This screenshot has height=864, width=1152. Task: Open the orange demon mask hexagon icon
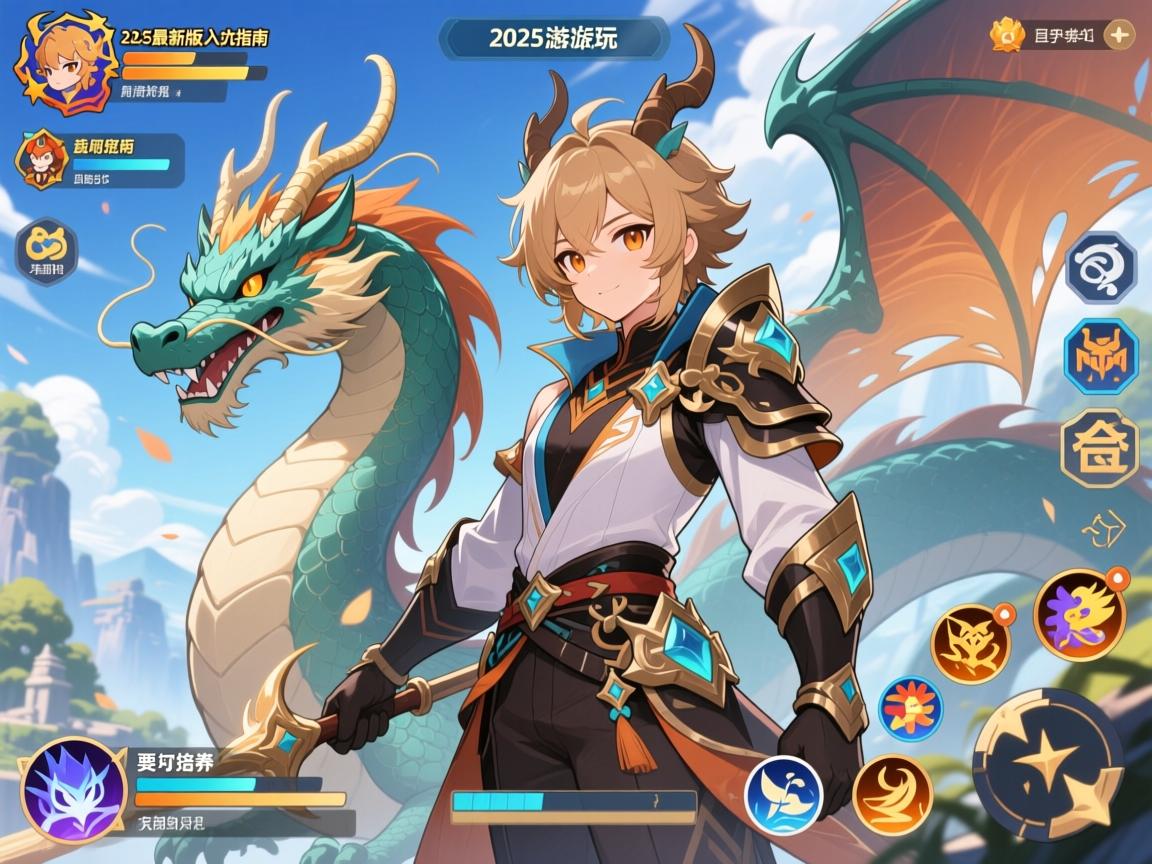(x=1099, y=357)
